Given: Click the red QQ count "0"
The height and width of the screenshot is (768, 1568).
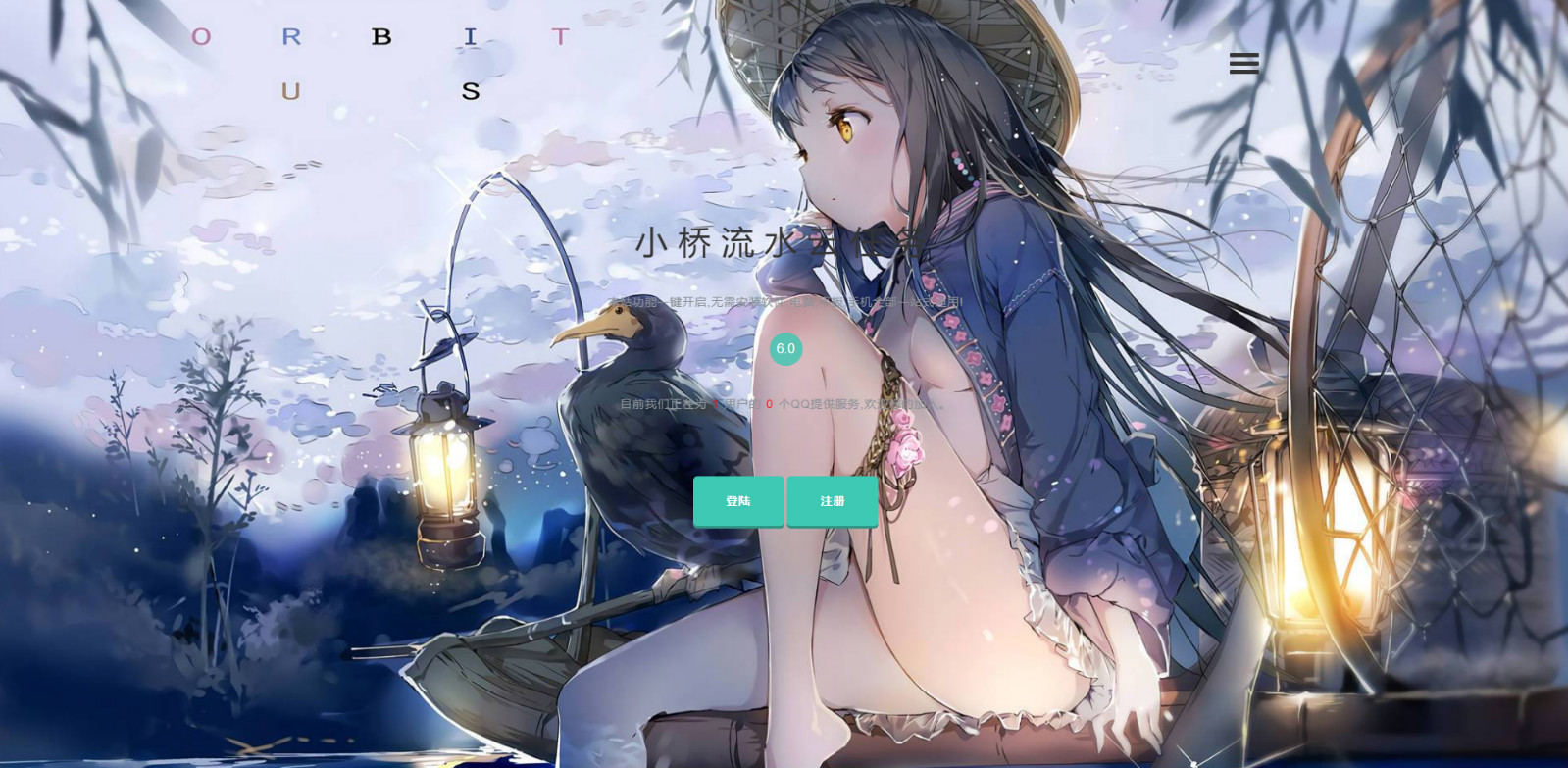Looking at the screenshot, I should (769, 401).
